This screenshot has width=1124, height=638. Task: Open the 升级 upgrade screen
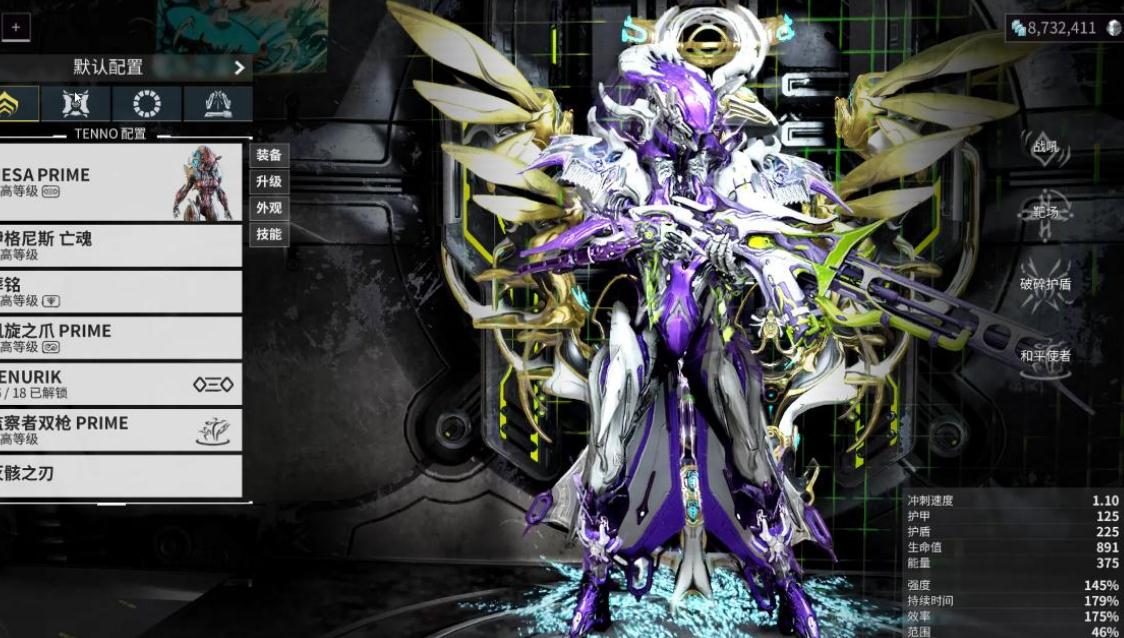coord(268,182)
